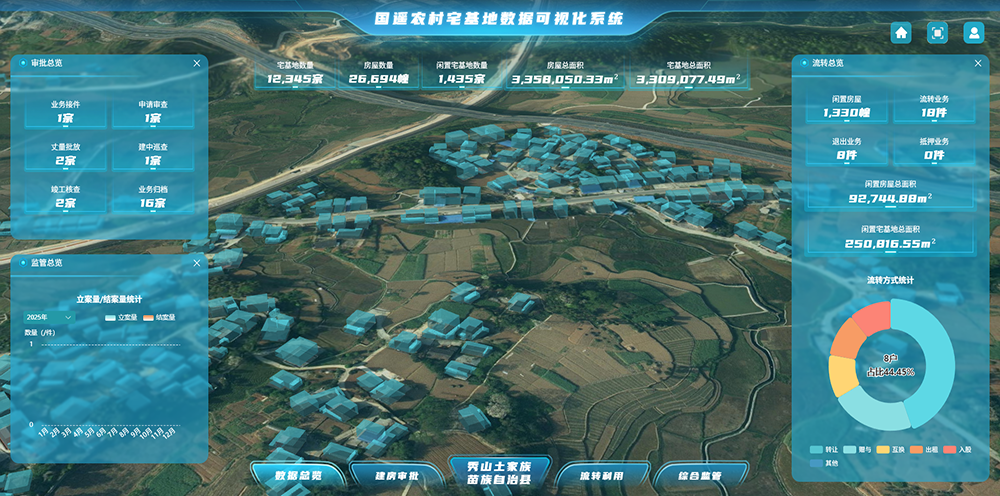1000x496 pixels.
Task: Toggle the 其他 legend entry
Action: [825, 463]
